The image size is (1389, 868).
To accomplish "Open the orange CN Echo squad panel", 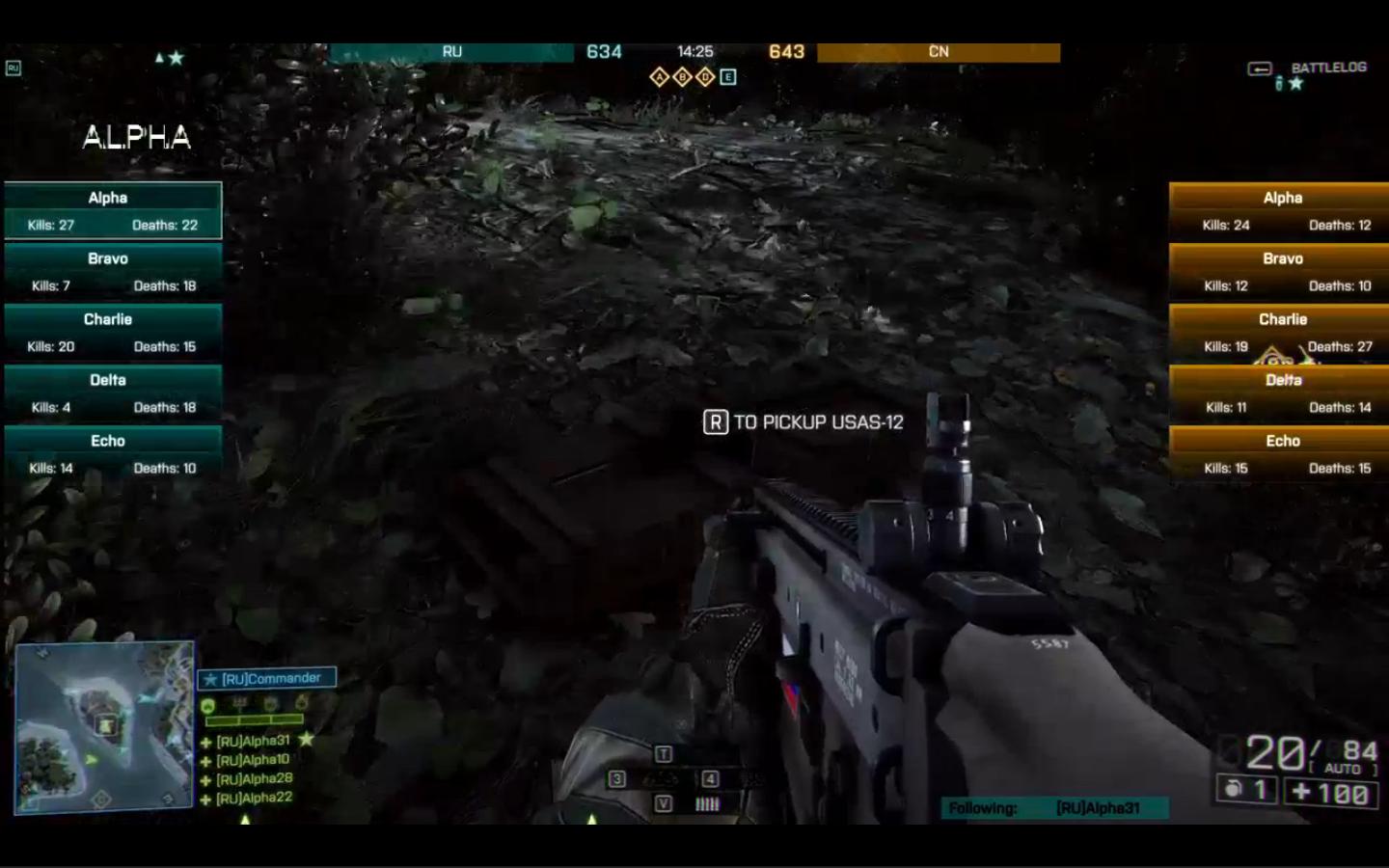I will (1279, 453).
